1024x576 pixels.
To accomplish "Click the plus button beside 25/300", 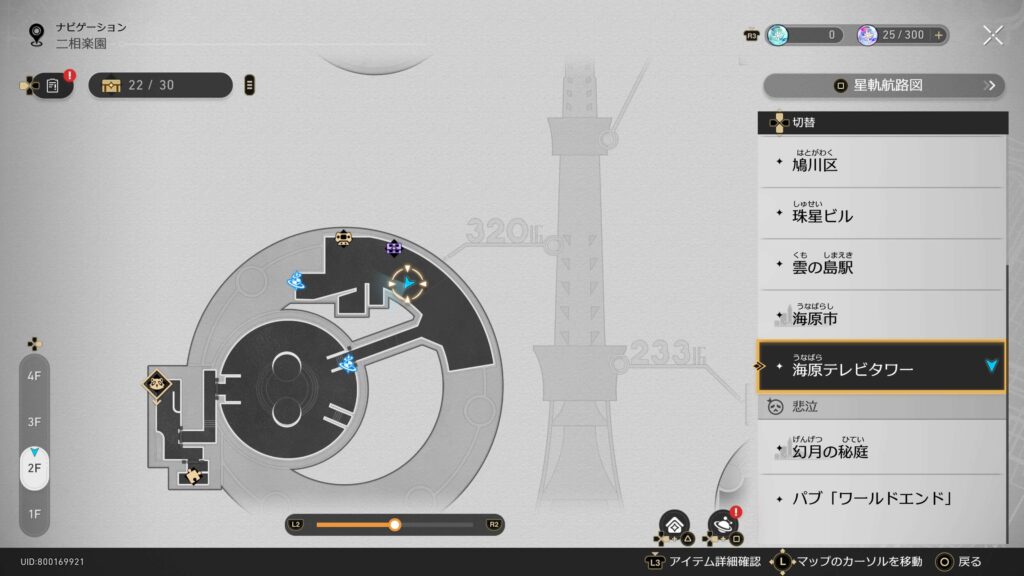I will [x=938, y=35].
